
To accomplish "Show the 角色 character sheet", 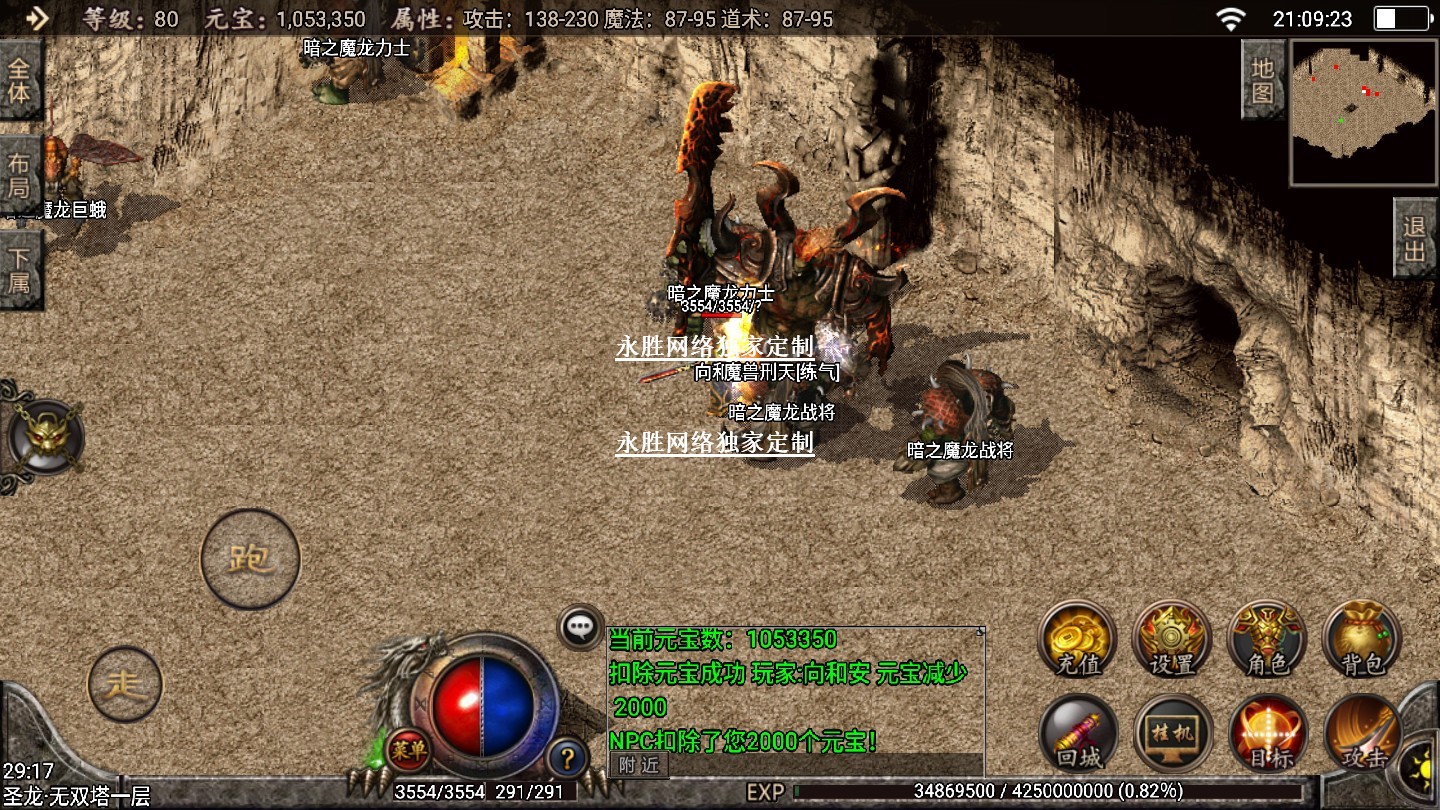I will click(x=1267, y=639).
